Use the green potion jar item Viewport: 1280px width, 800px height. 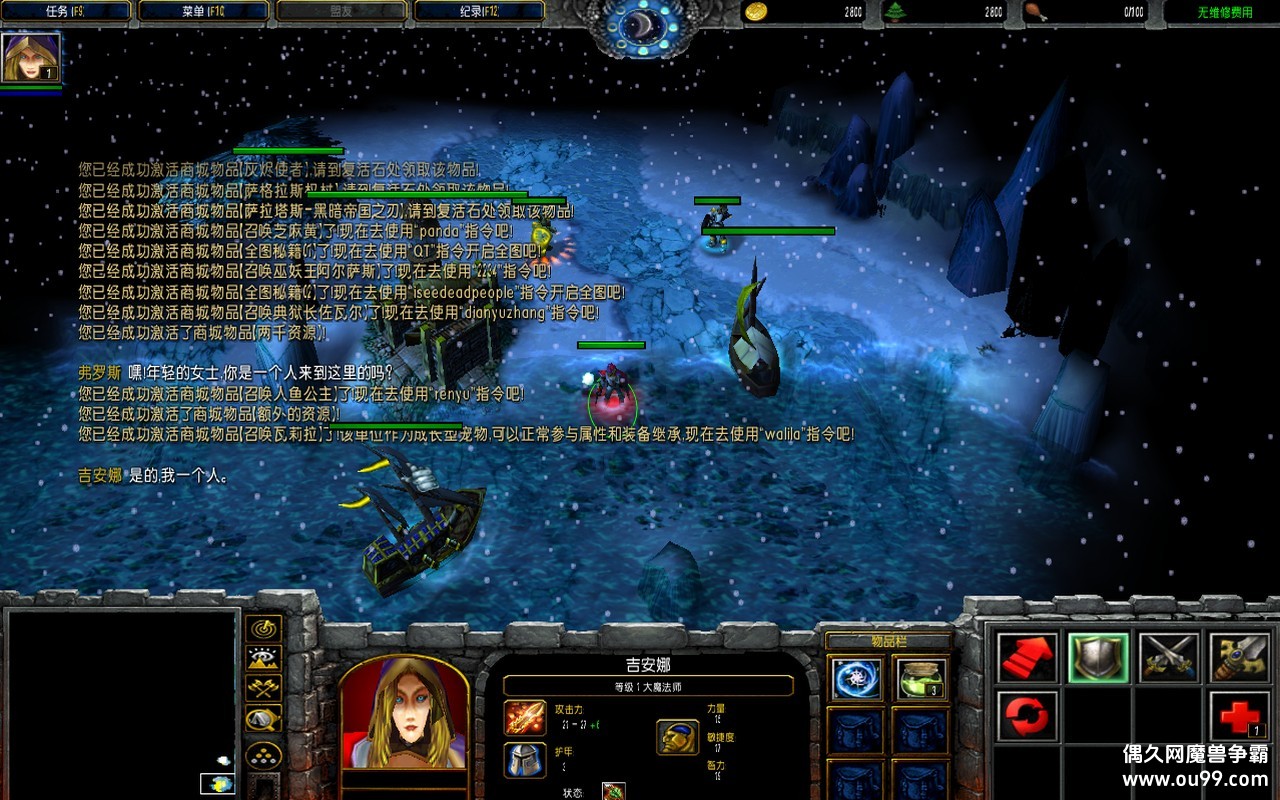[x=920, y=679]
